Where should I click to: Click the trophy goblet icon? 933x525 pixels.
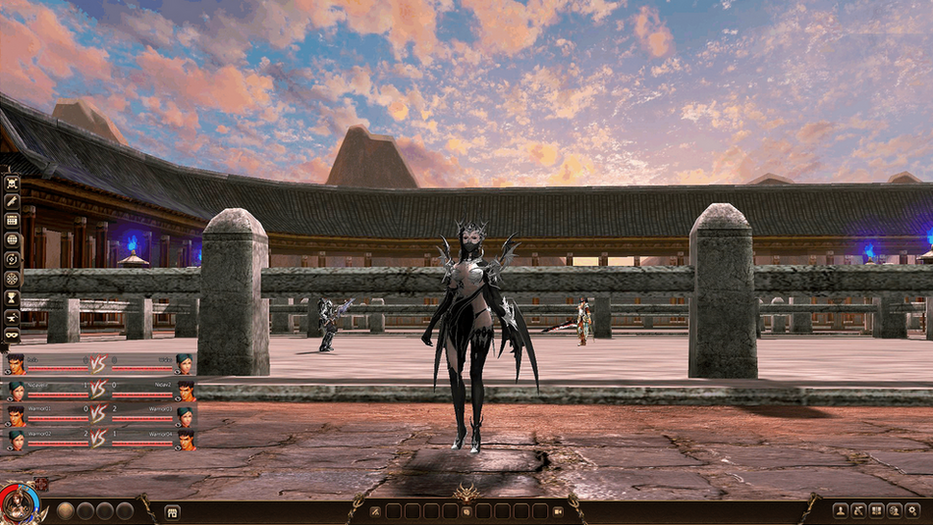(x=12, y=297)
